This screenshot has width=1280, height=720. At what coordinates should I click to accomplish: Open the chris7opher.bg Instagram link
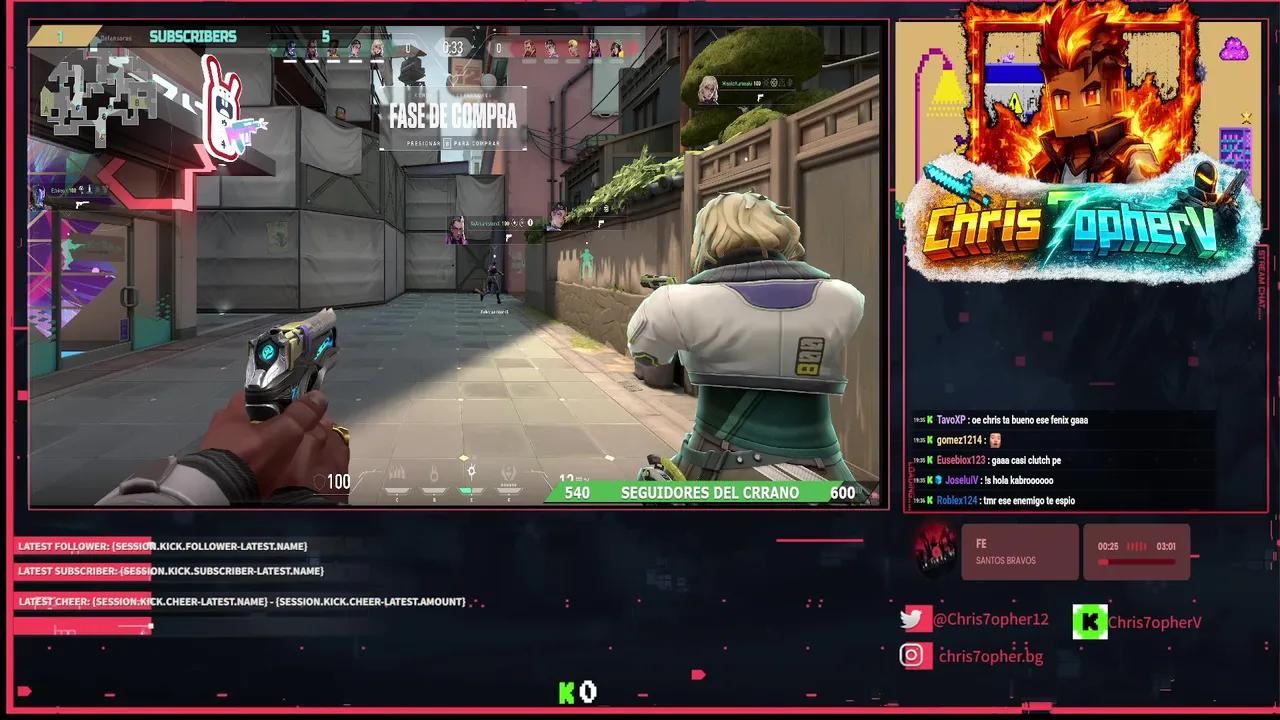tap(991, 656)
